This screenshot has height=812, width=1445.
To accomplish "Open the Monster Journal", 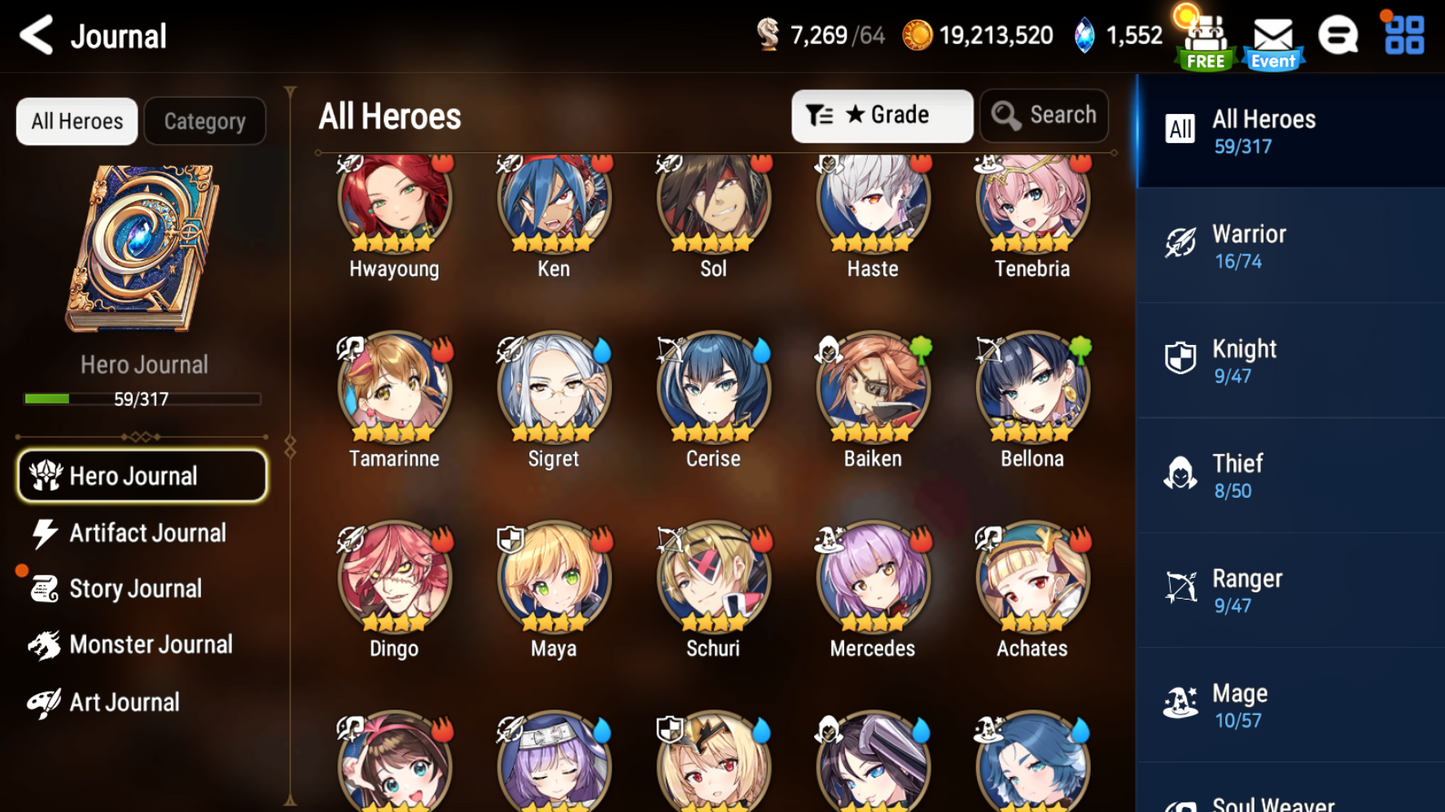I will (152, 646).
